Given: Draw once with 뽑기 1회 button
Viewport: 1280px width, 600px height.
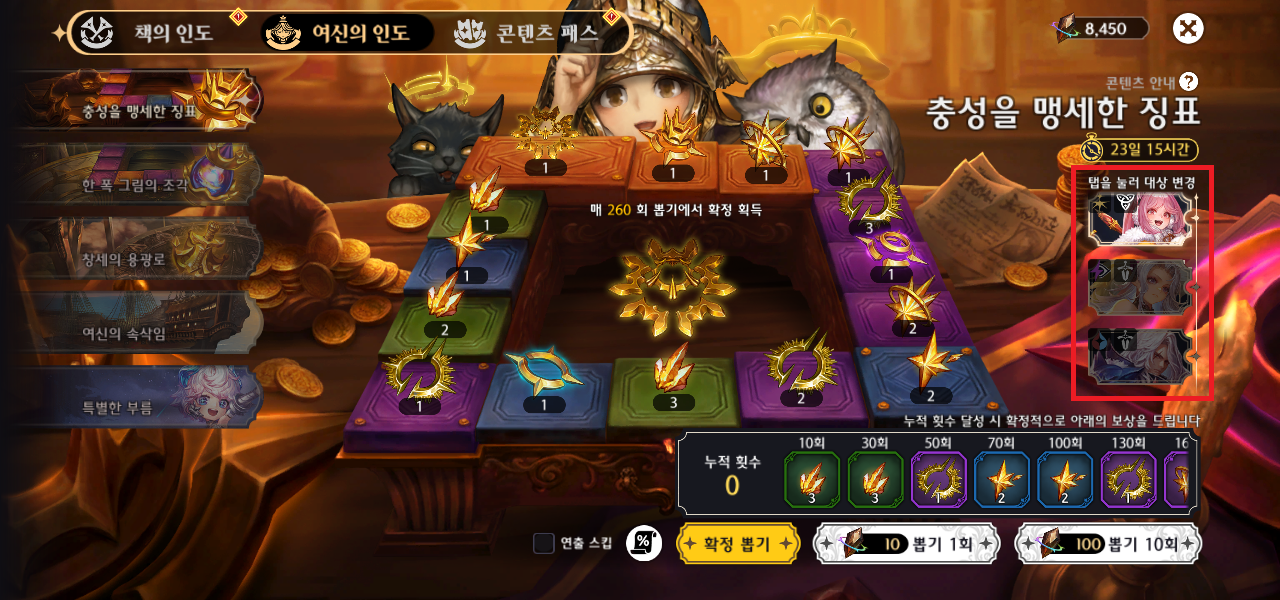Looking at the screenshot, I should [908, 543].
